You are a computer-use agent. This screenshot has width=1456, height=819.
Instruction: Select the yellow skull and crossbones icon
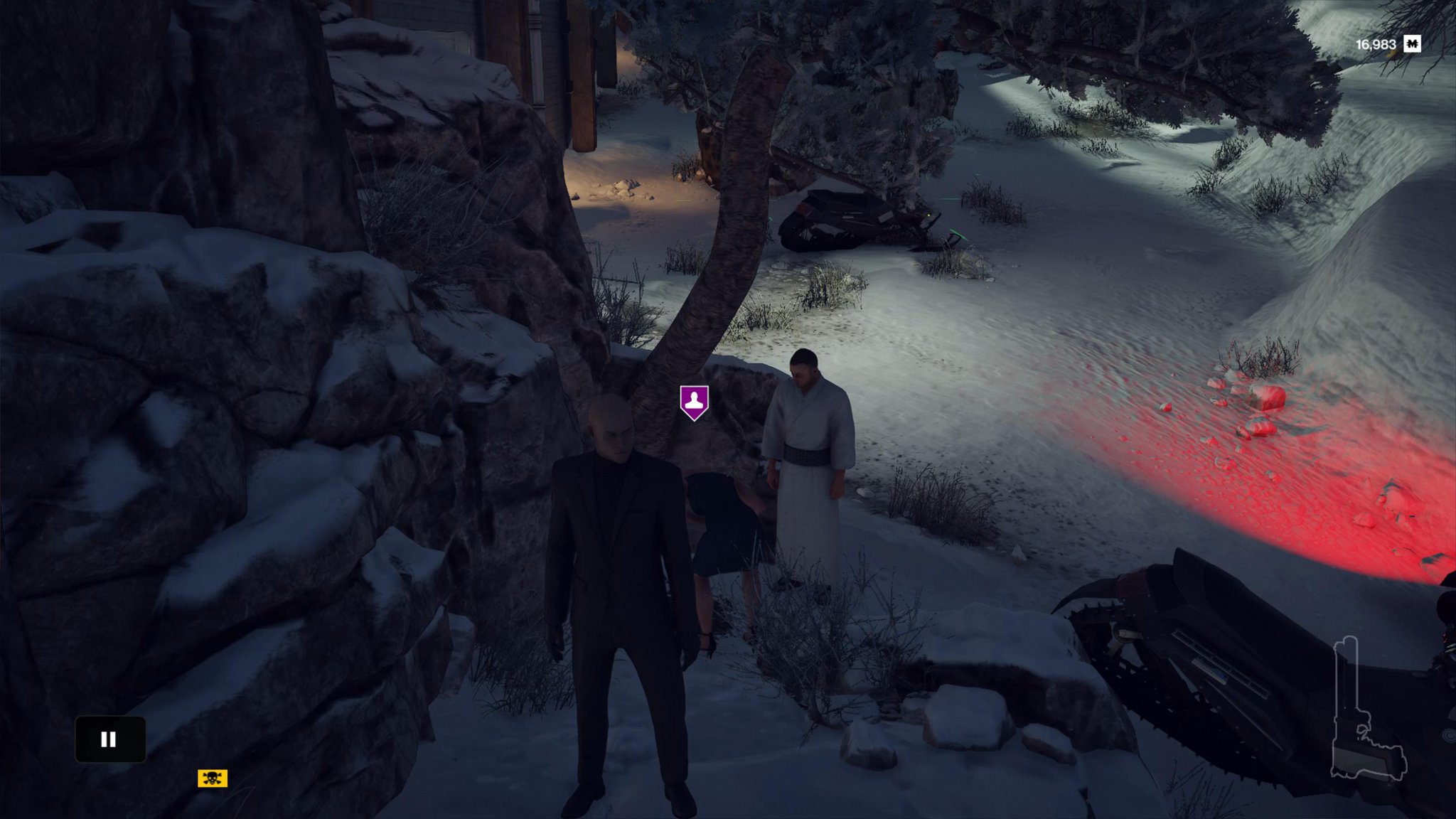[x=213, y=778]
